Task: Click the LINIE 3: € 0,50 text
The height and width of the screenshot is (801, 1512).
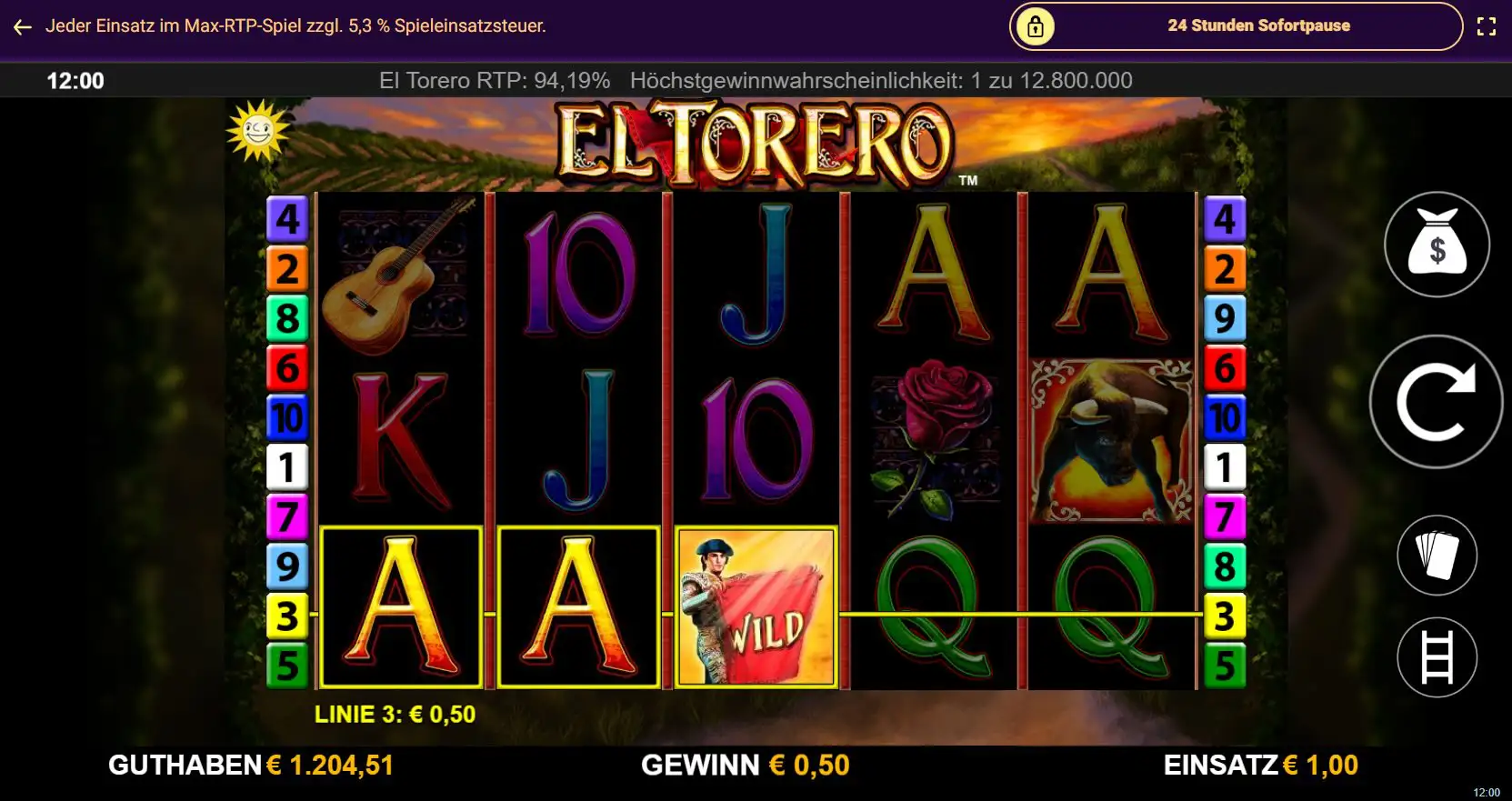Action: [396, 715]
